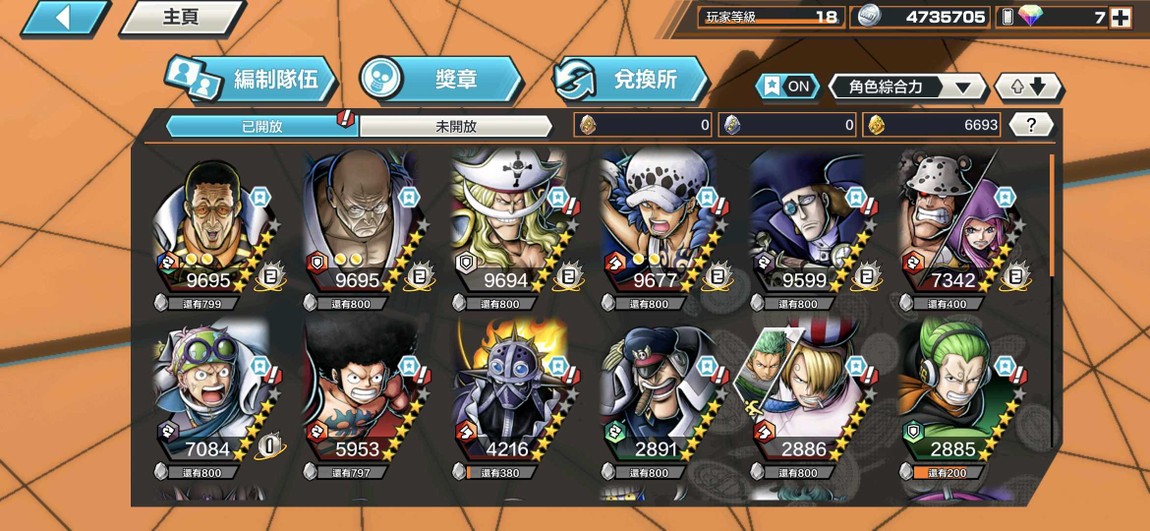Image resolution: width=1150 pixels, height=531 pixels.
Task: Open the 獎章 medals menu
Action: tap(440, 80)
